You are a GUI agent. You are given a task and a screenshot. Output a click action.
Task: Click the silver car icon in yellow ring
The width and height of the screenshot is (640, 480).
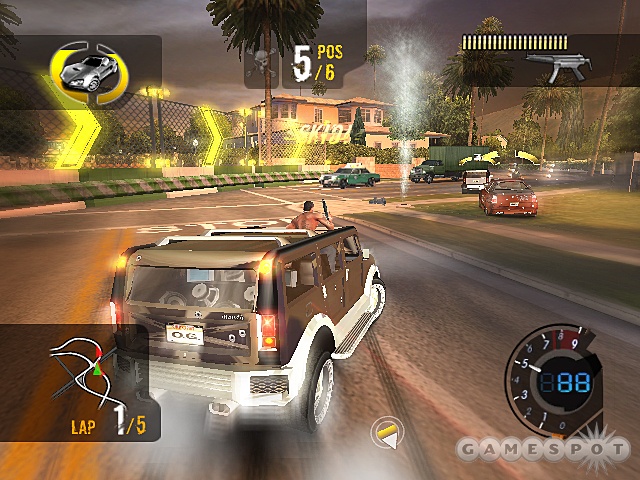click(x=85, y=70)
